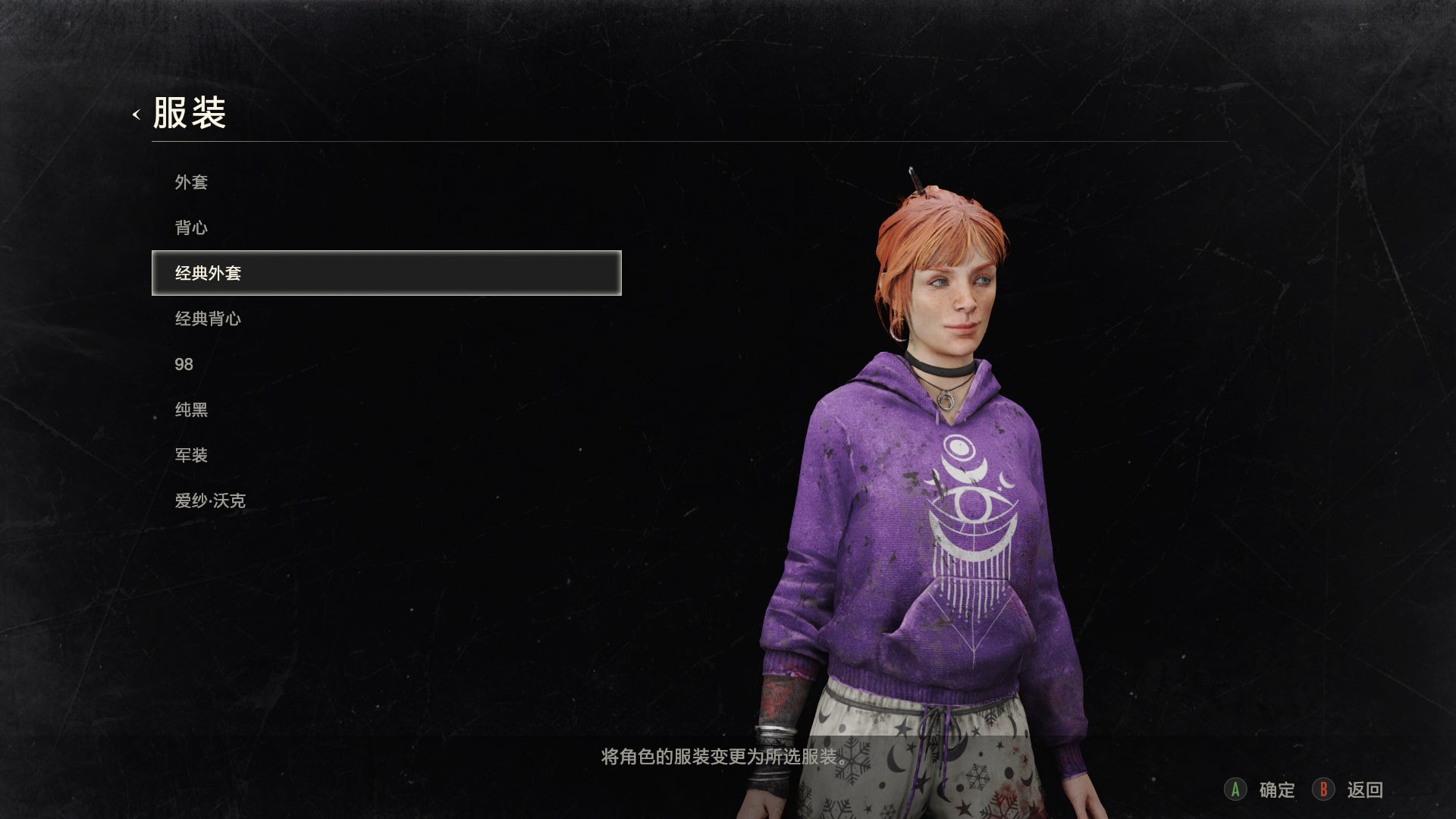This screenshot has width=1456, height=819.
Task: Choose the 纯黑 costume option
Action: [191, 409]
